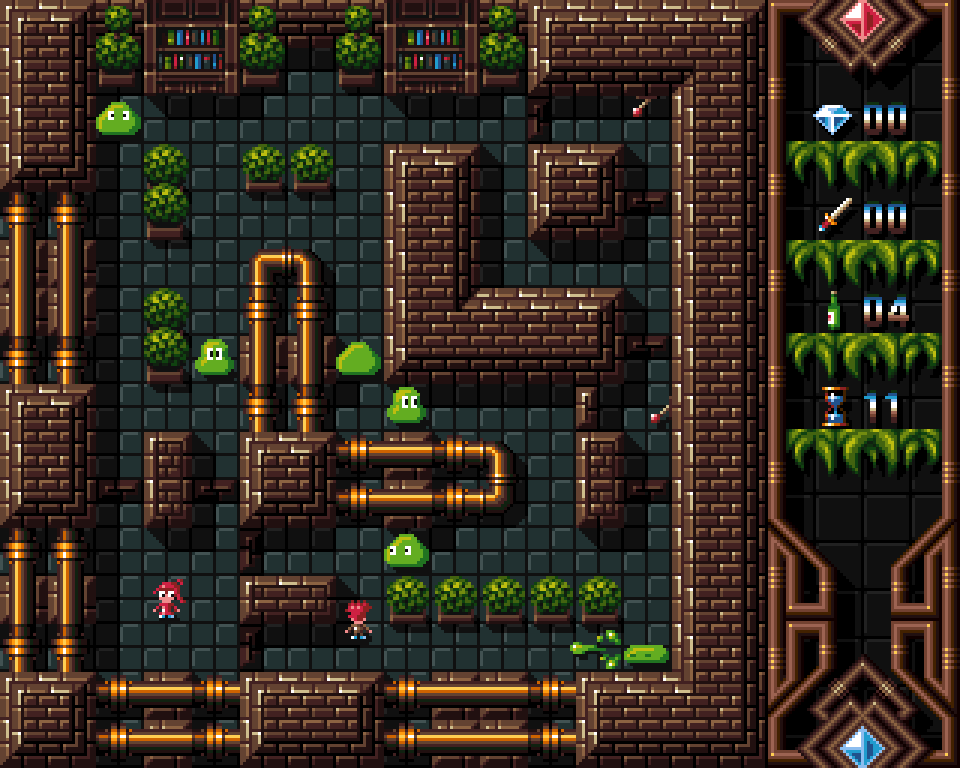Click the blue gem below the sidebar
The width and height of the screenshot is (960, 768).
[862, 746]
